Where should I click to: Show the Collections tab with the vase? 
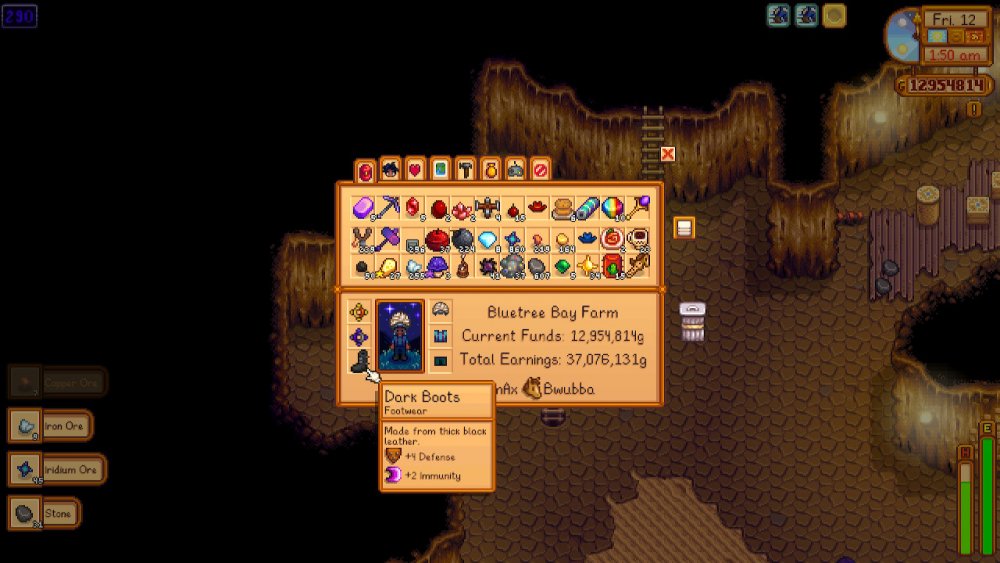click(x=490, y=170)
